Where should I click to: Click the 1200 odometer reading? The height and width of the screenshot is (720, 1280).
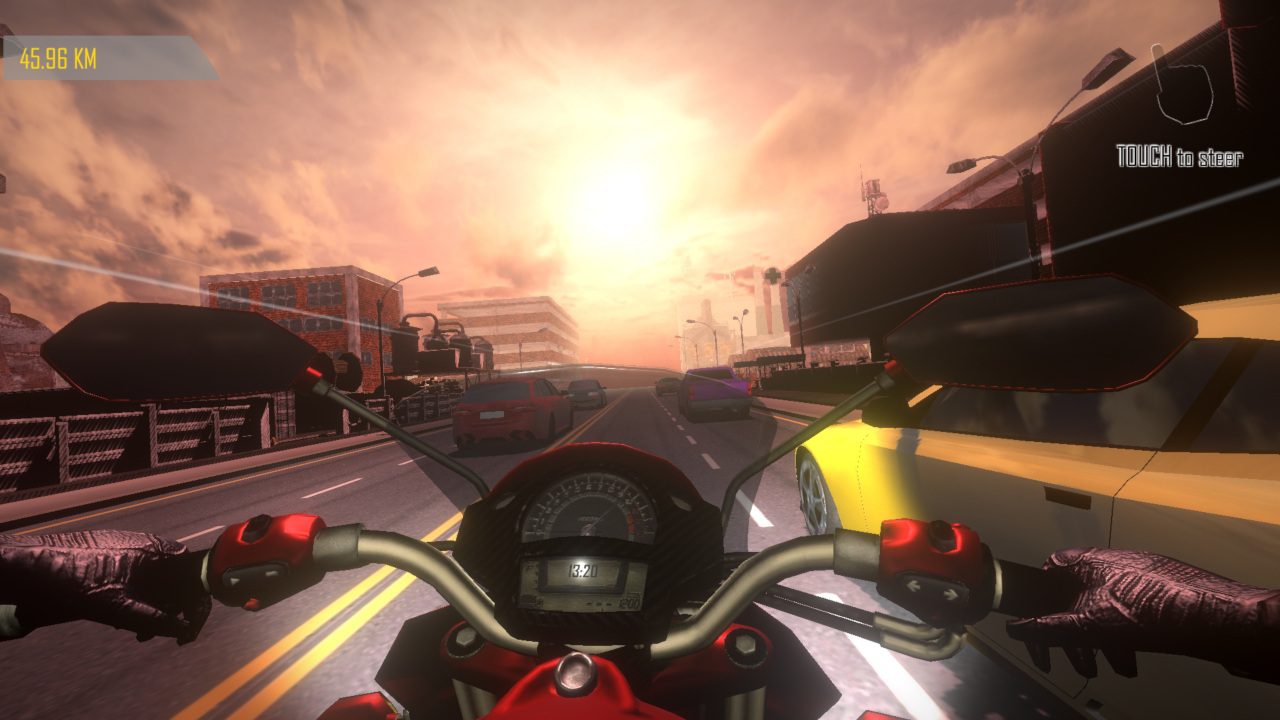pos(630,601)
